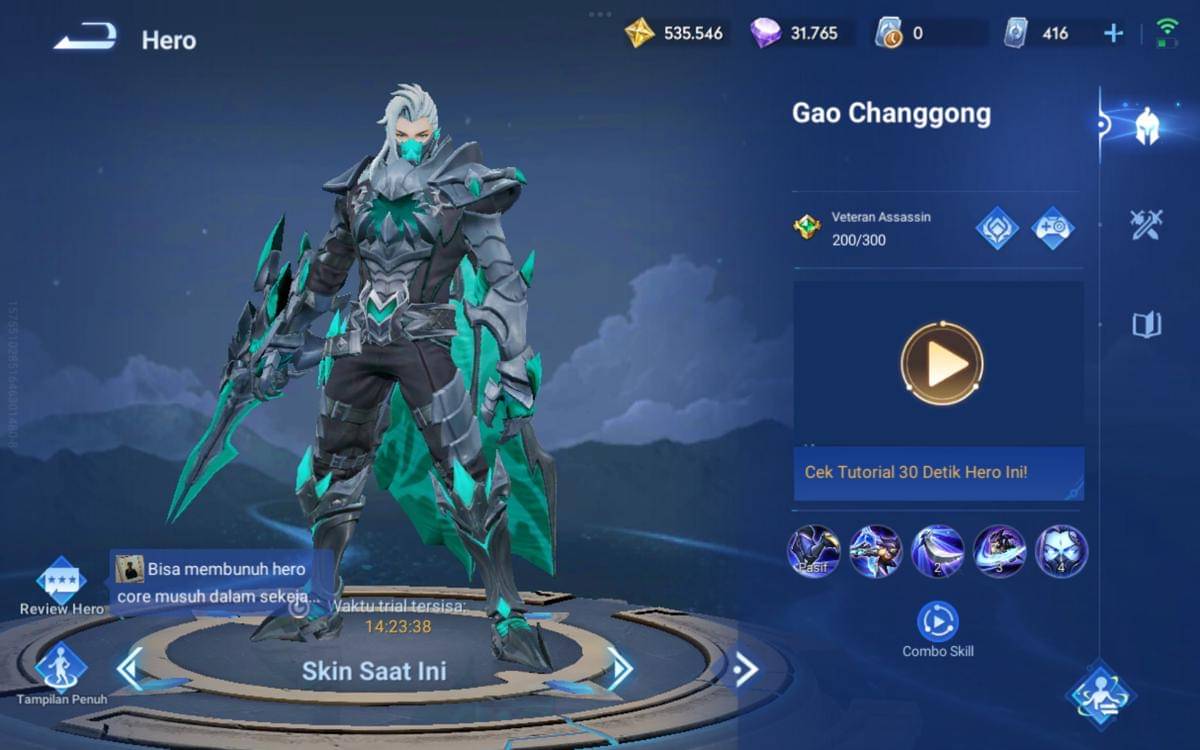Click the diamond emblem icon beside mastery
The width and height of the screenshot is (1200, 750).
coord(997,228)
